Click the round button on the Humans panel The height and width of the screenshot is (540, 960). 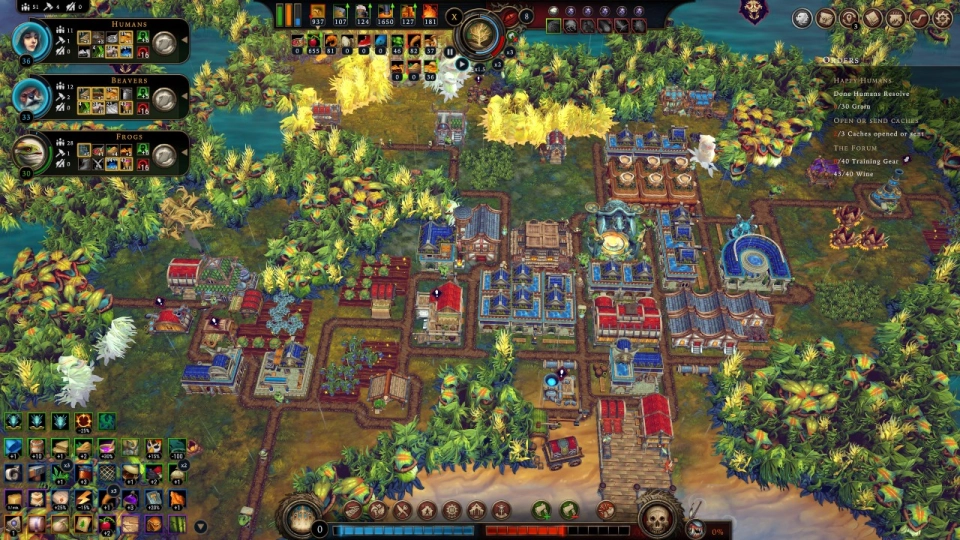[x=165, y=43]
